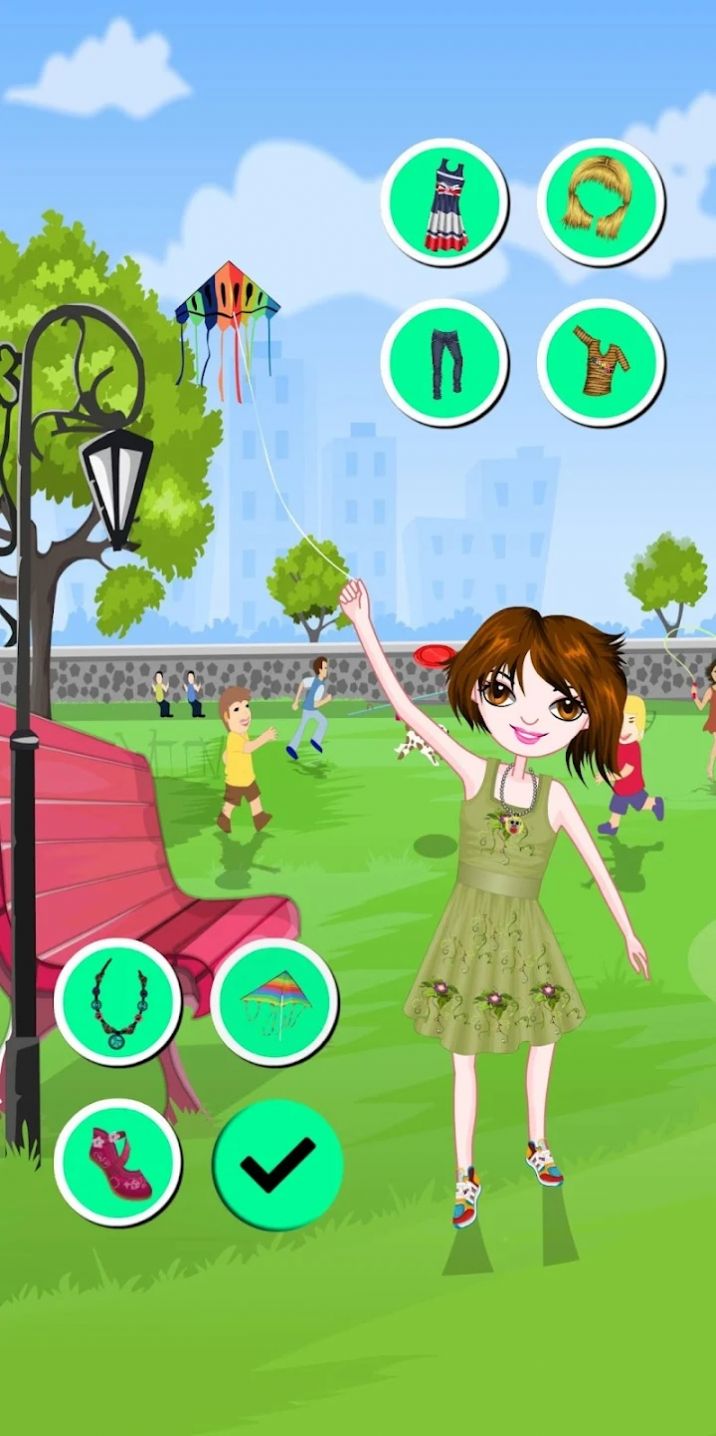This screenshot has width=716, height=1436.
Task: Choose the jeans pants category
Action: pos(445,362)
